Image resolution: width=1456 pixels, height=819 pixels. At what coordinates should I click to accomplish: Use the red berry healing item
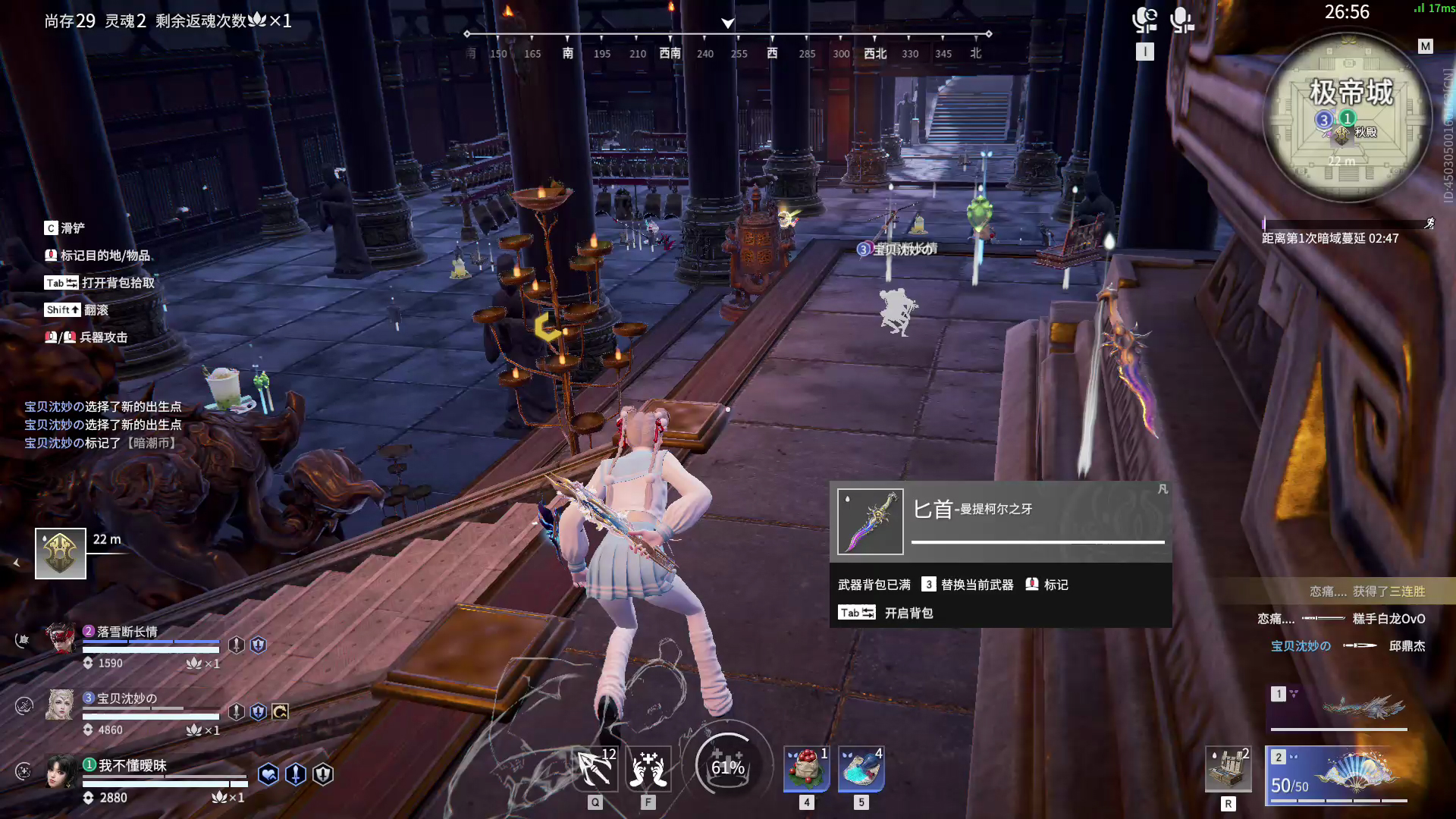click(806, 769)
